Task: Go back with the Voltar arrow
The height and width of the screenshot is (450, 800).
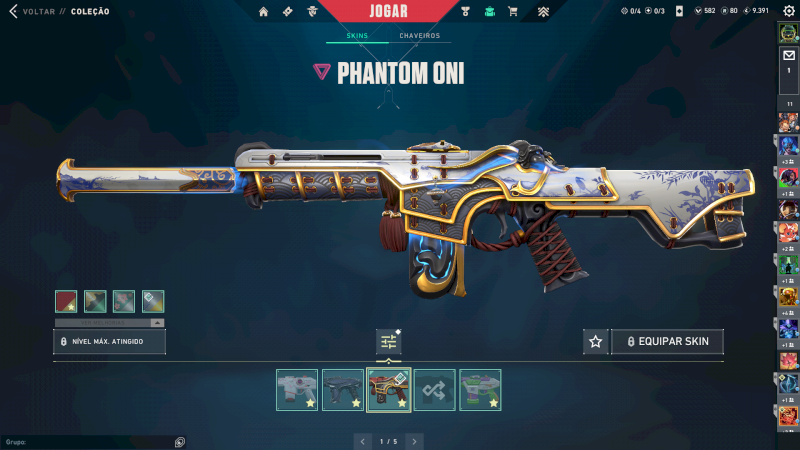Action: (13, 11)
